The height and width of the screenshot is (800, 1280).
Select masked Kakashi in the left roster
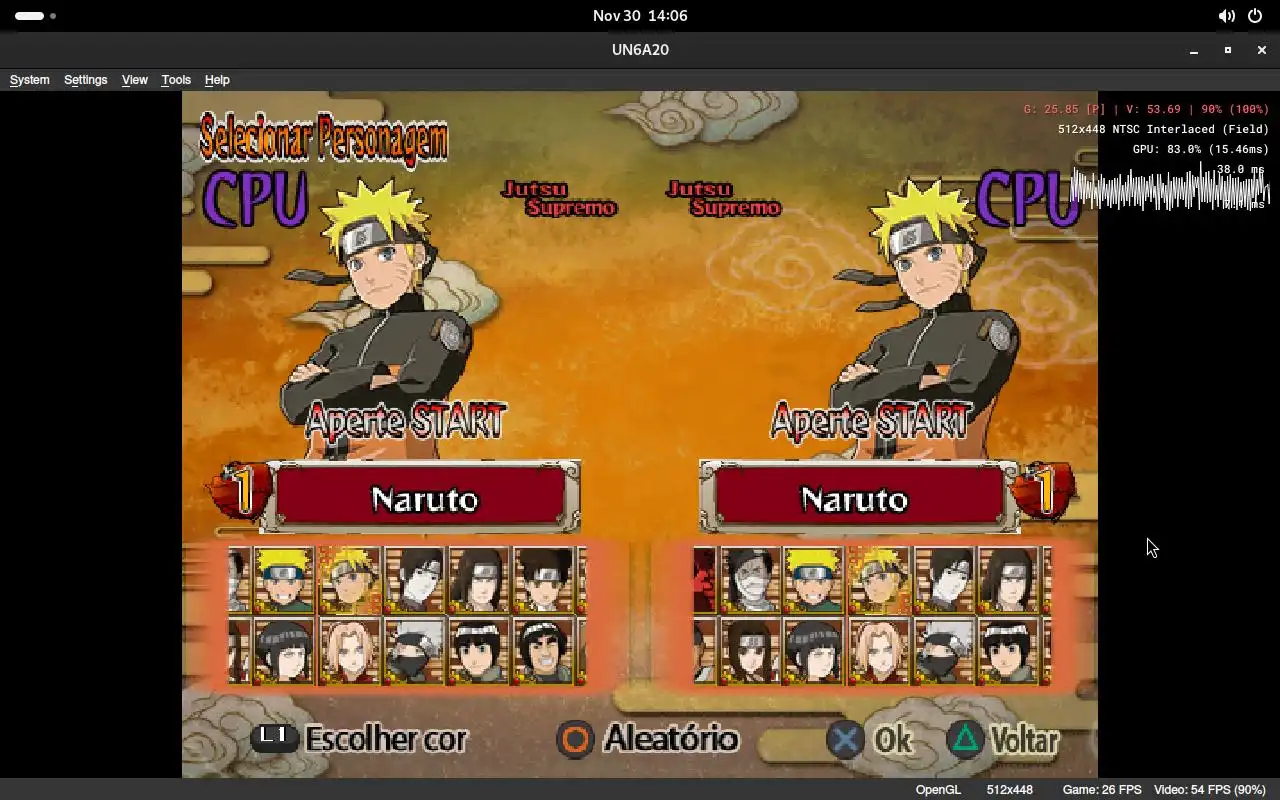[414, 651]
